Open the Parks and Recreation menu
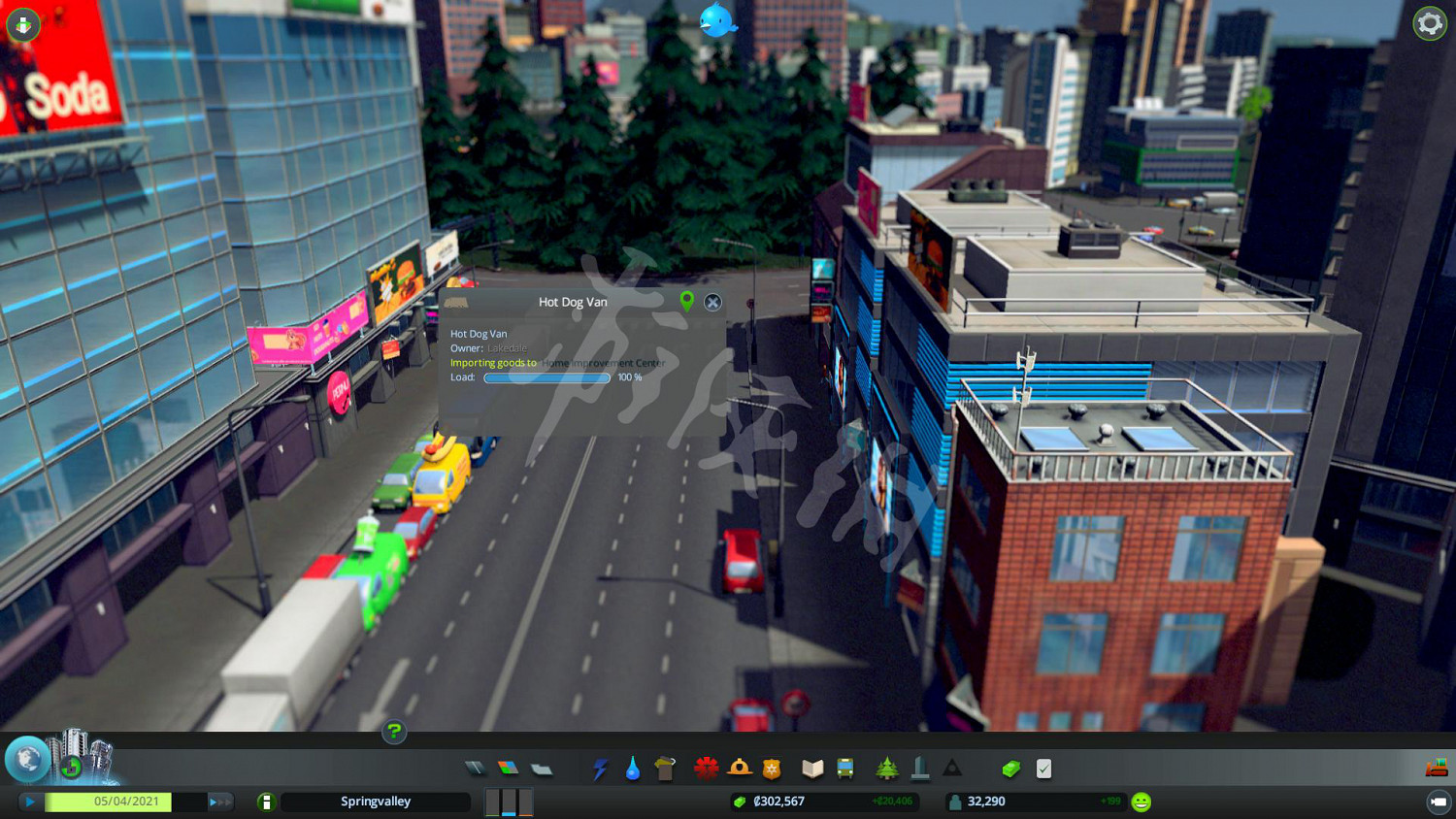The width and height of the screenshot is (1456, 819). (x=888, y=768)
